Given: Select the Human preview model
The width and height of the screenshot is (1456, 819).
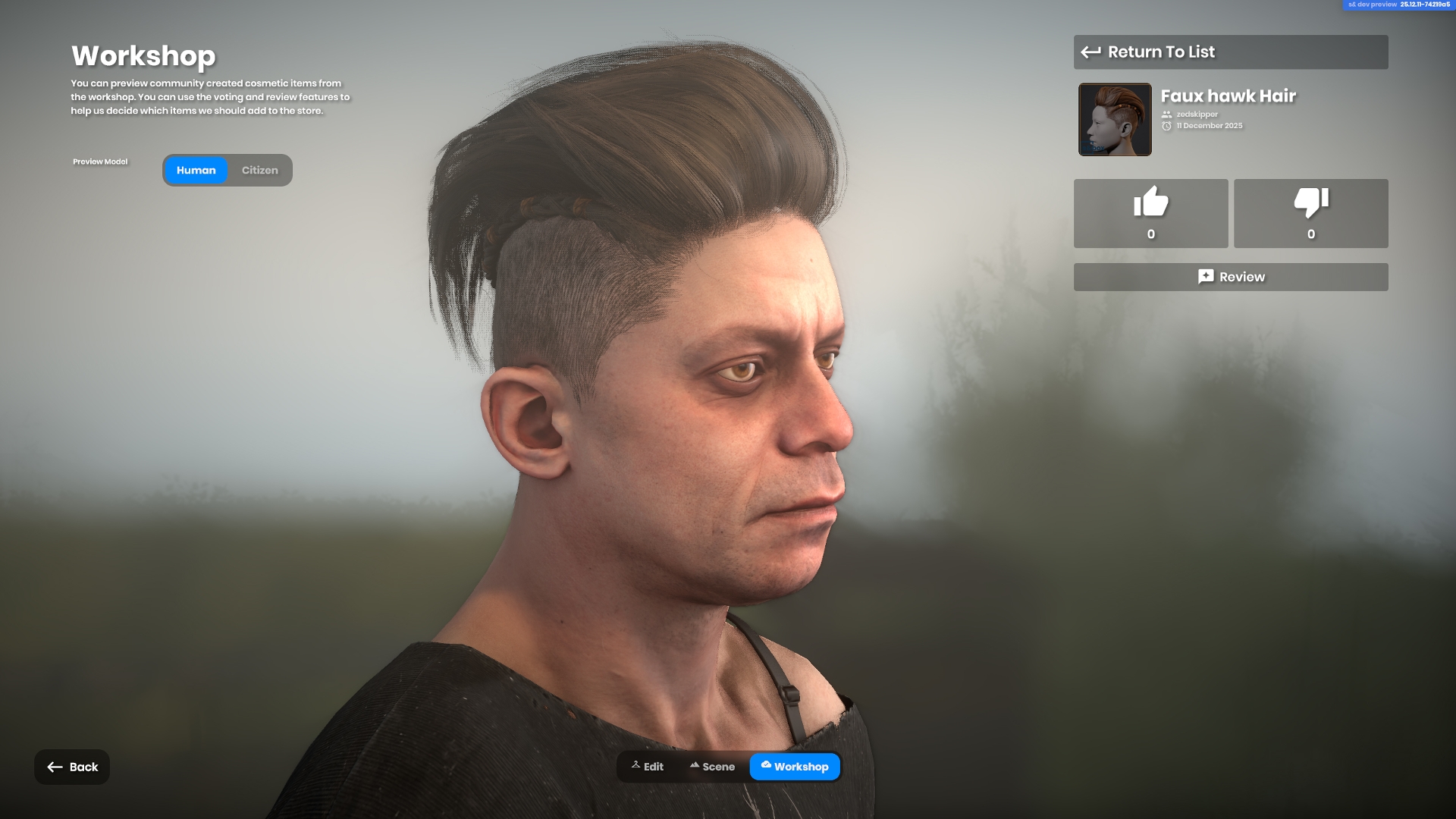Looking at the screenshot, I should [x=196, y=171].
